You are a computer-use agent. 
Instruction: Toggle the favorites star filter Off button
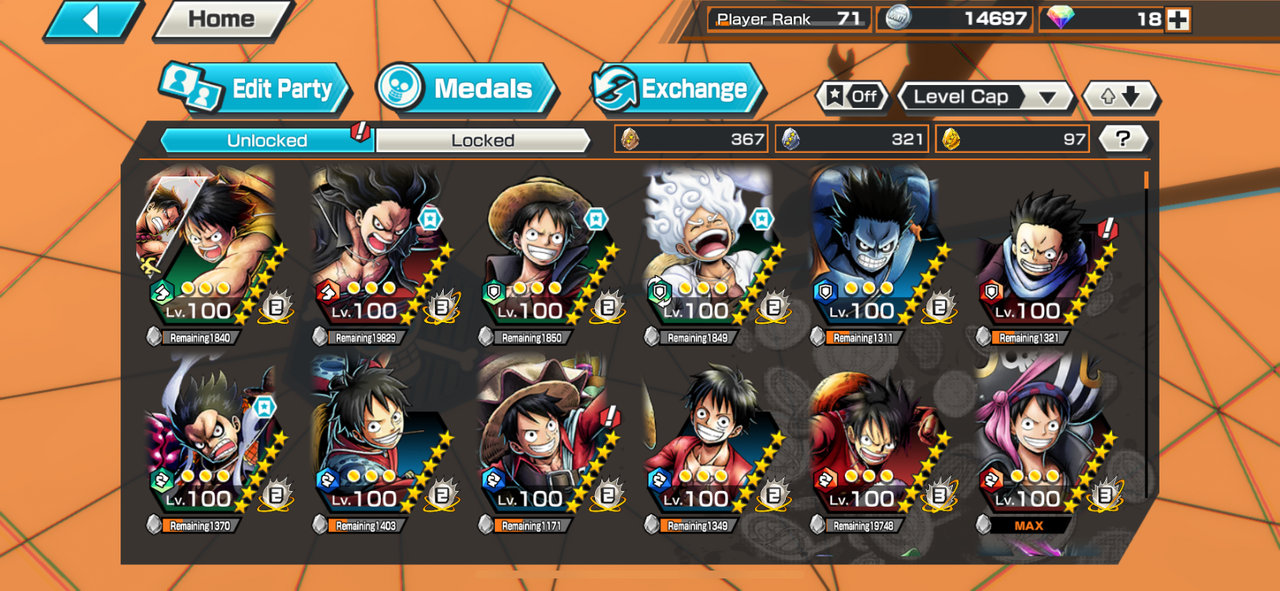click(x=852, y=97)
